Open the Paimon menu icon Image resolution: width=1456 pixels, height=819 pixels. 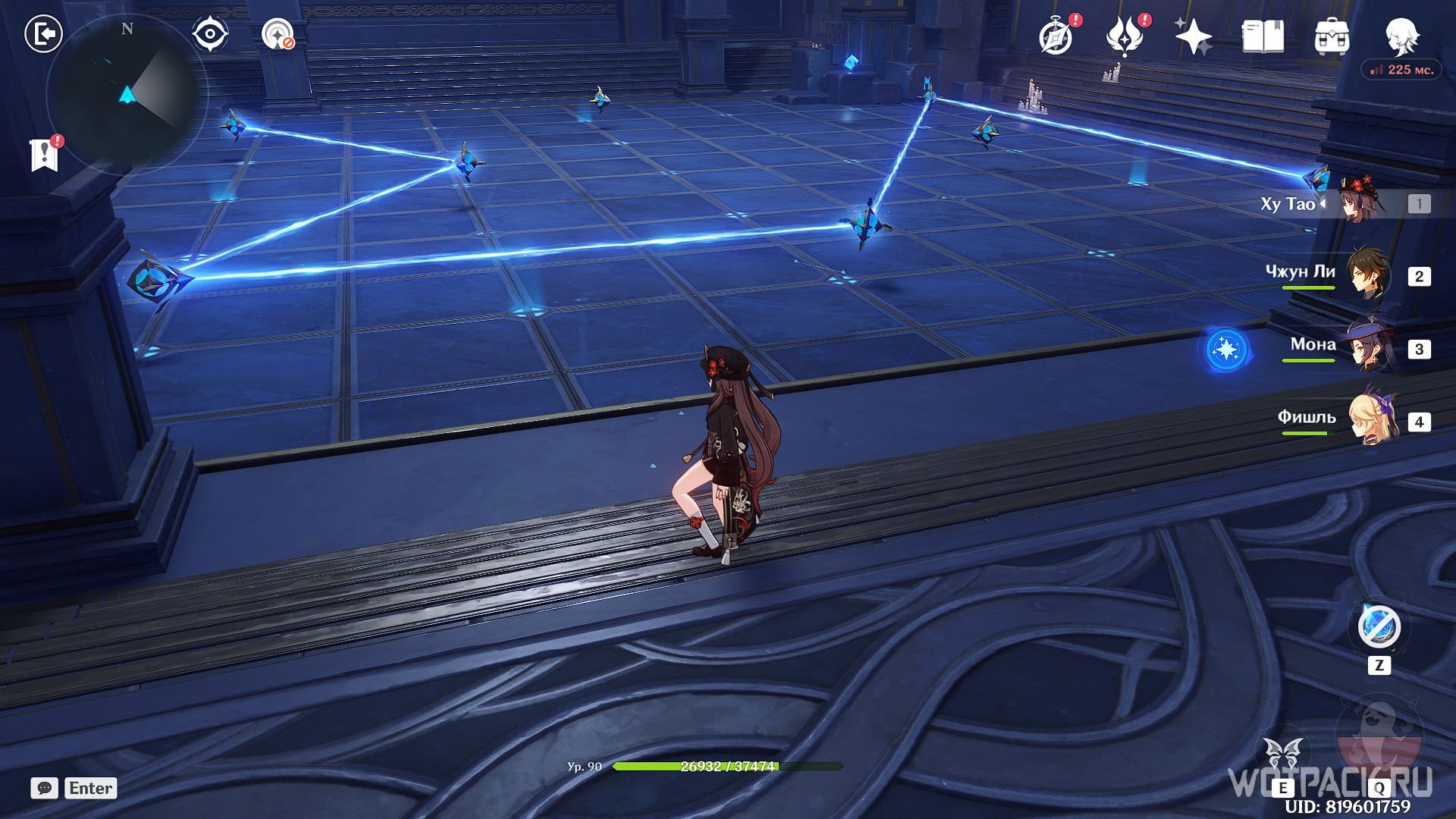[1401, 35]
